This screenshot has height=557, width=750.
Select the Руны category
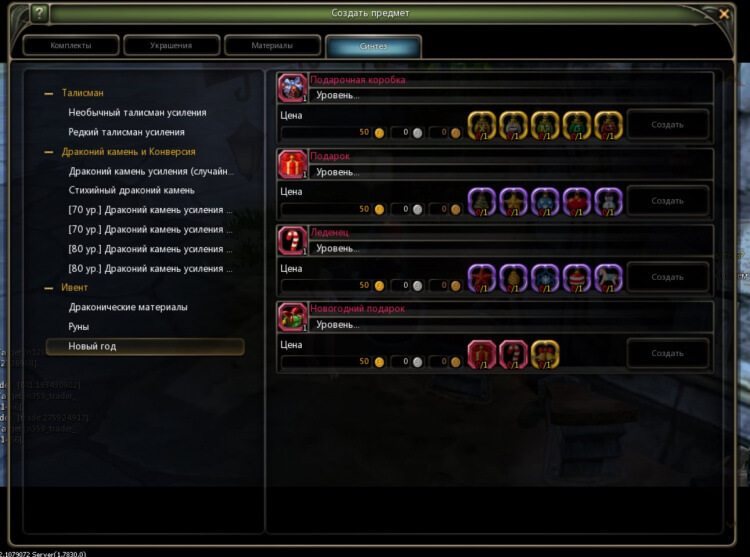[x=79, y=327]
